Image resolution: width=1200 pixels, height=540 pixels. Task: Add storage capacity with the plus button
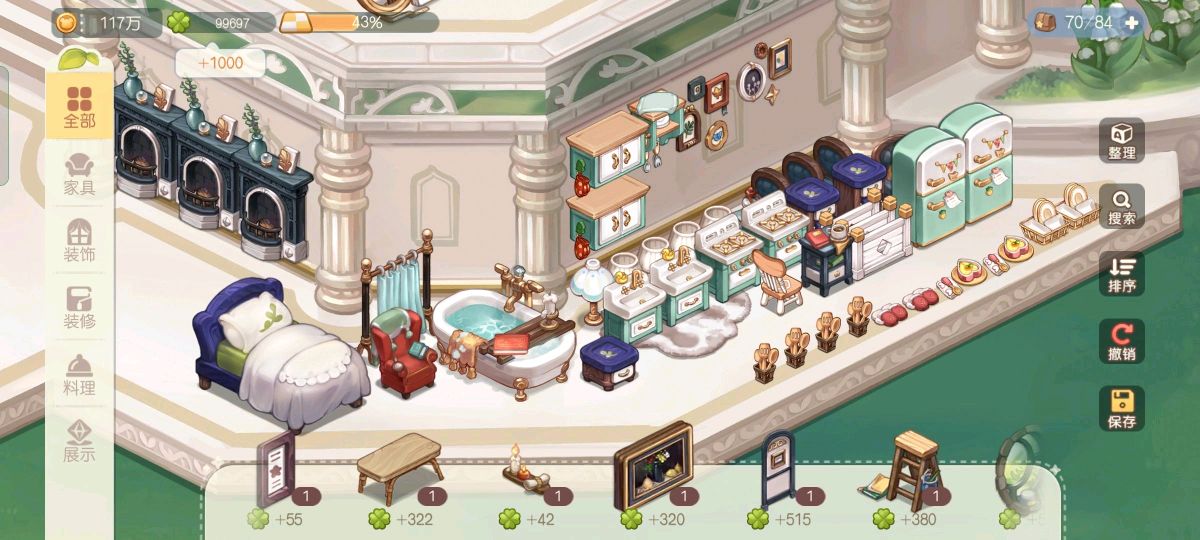click(1131, 22)
